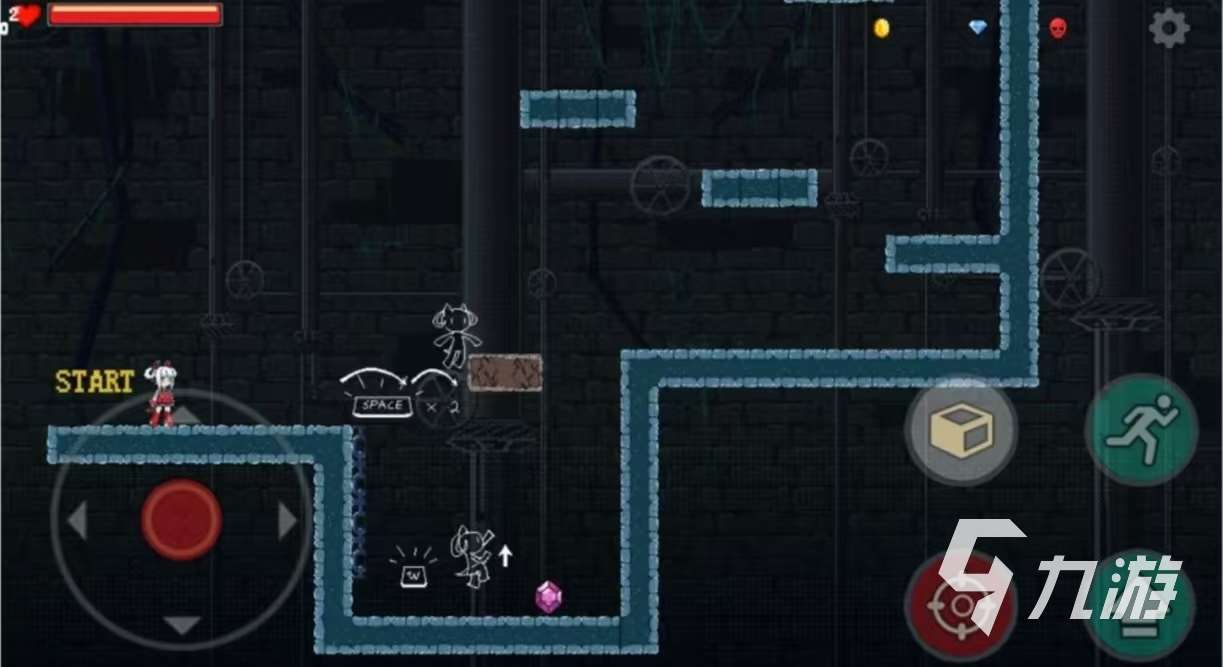The width and height of the screenshot is (1223, 667).
Task: Tap the joystick's right arrow
Action: (287, 521)
